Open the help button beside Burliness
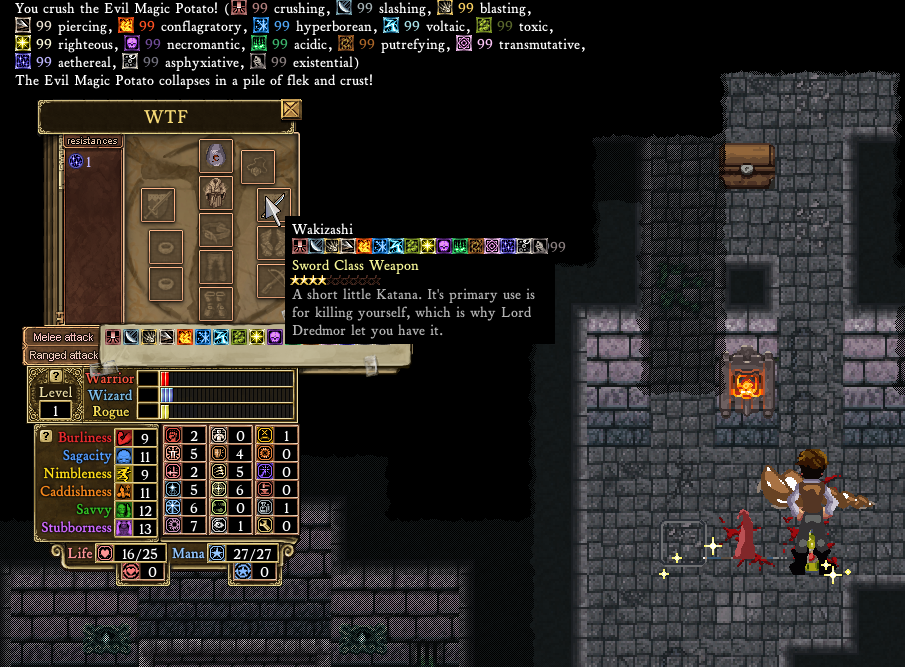Viewport: 905px width, 667px height. pyautogui.click(x=46, y=436)
